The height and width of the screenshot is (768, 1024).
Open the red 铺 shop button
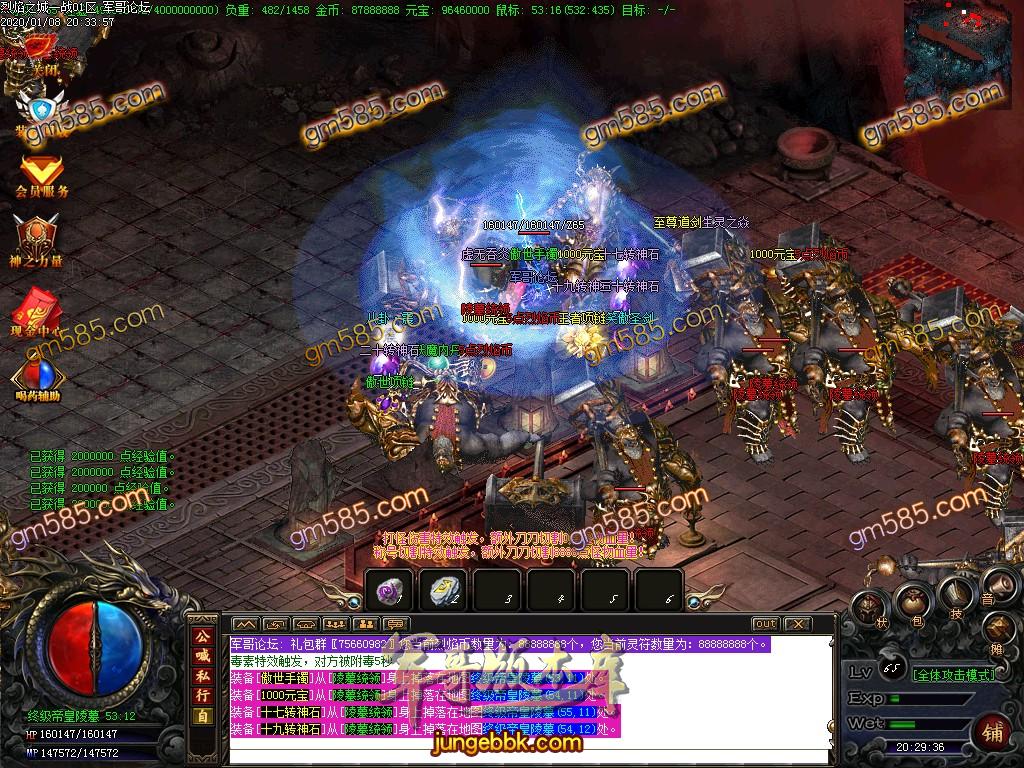[994, 730]
